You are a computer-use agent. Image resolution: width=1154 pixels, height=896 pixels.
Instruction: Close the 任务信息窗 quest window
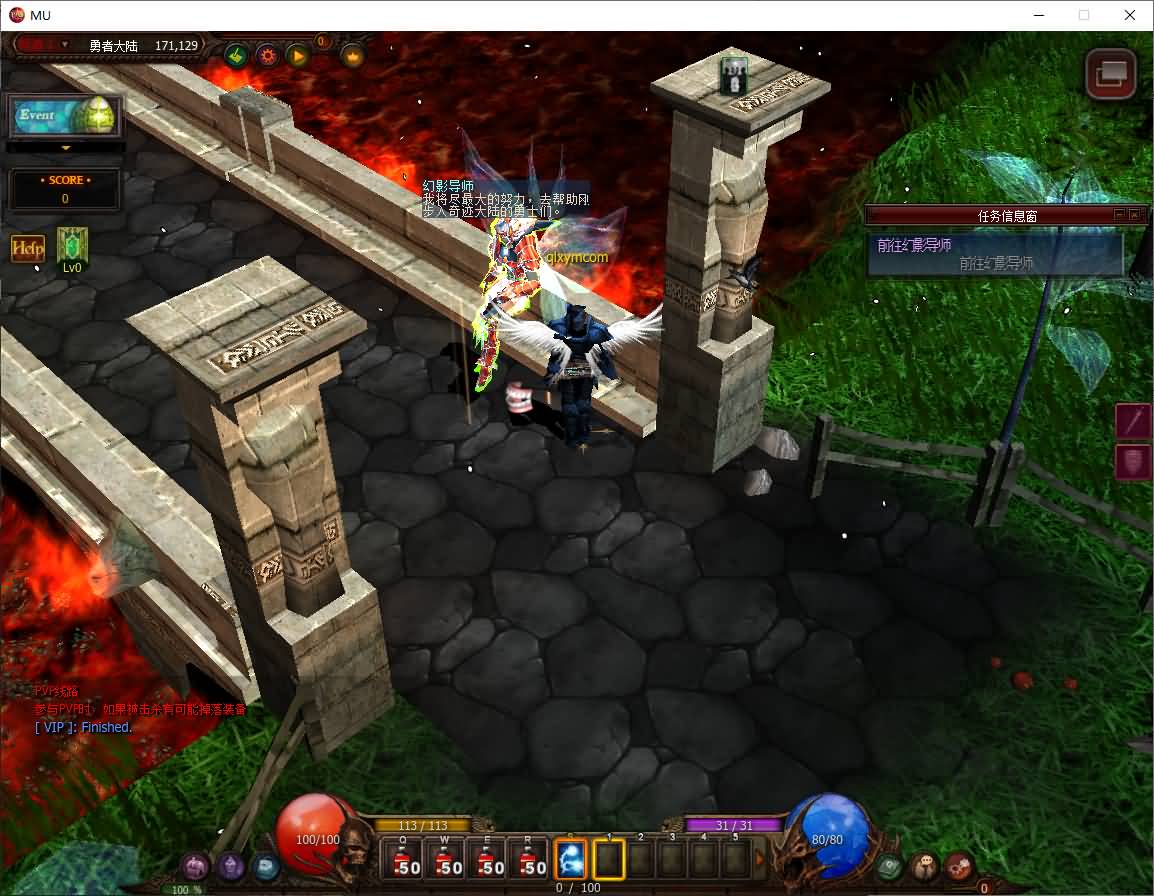[1134, 215]
